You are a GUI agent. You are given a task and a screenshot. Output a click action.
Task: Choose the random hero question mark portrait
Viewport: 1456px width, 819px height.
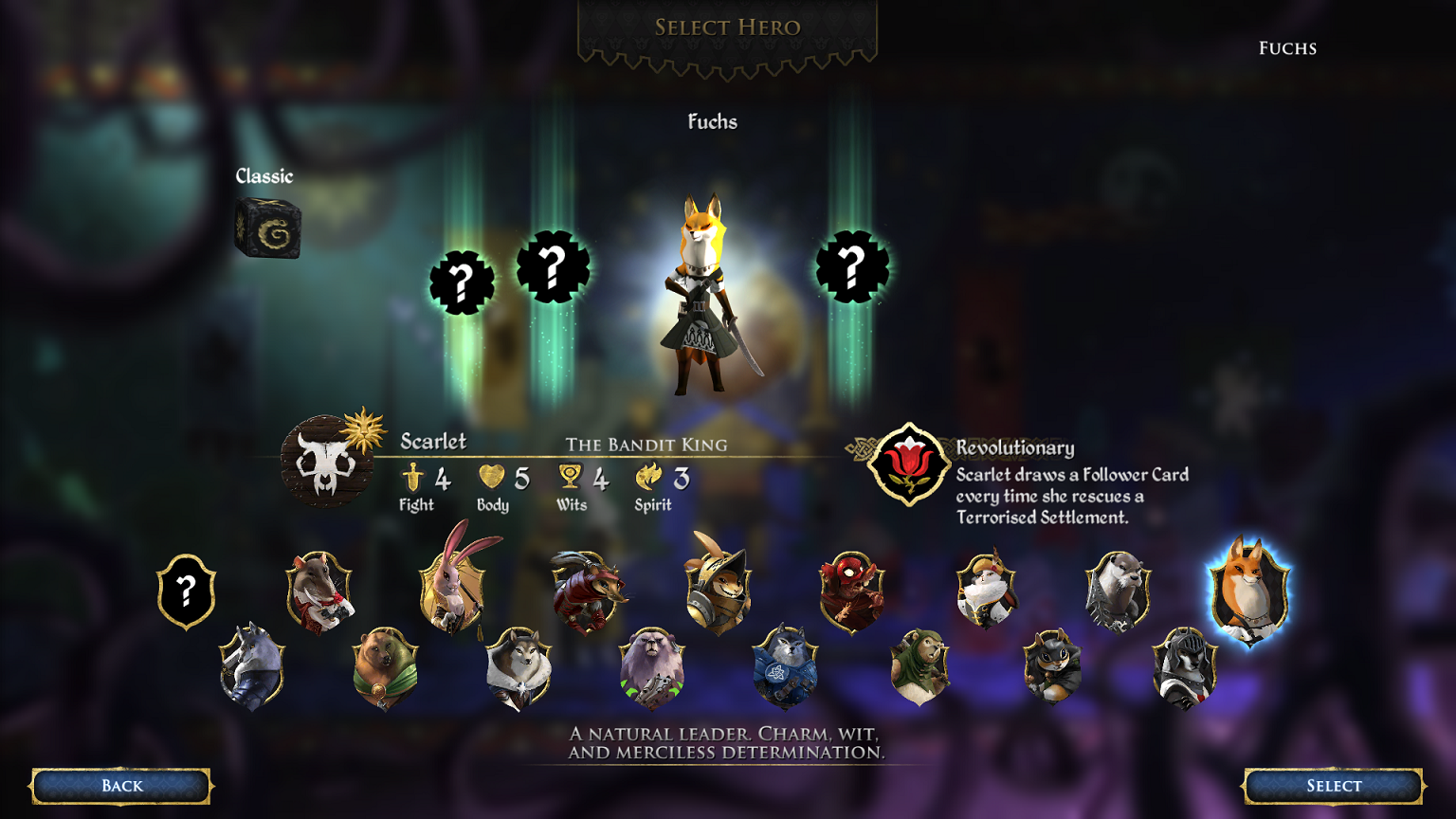[187, 592]
